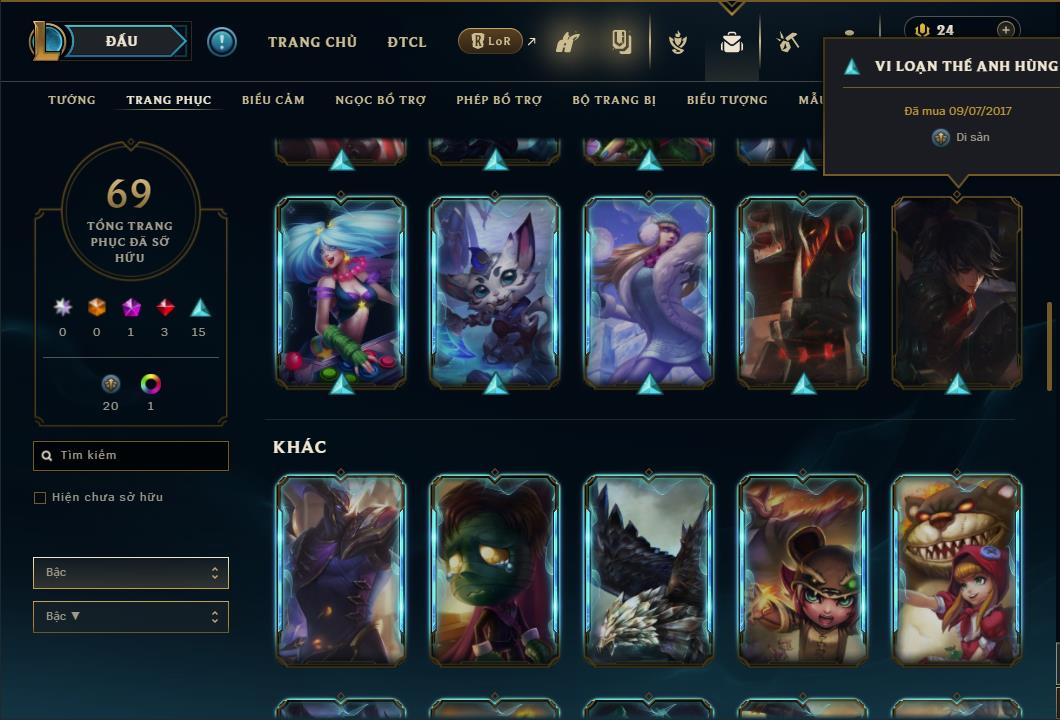The height and width of the screenshot is (720, 1060).
Task: Choose the sad green Amumu skin card
Action: point(495,569)
